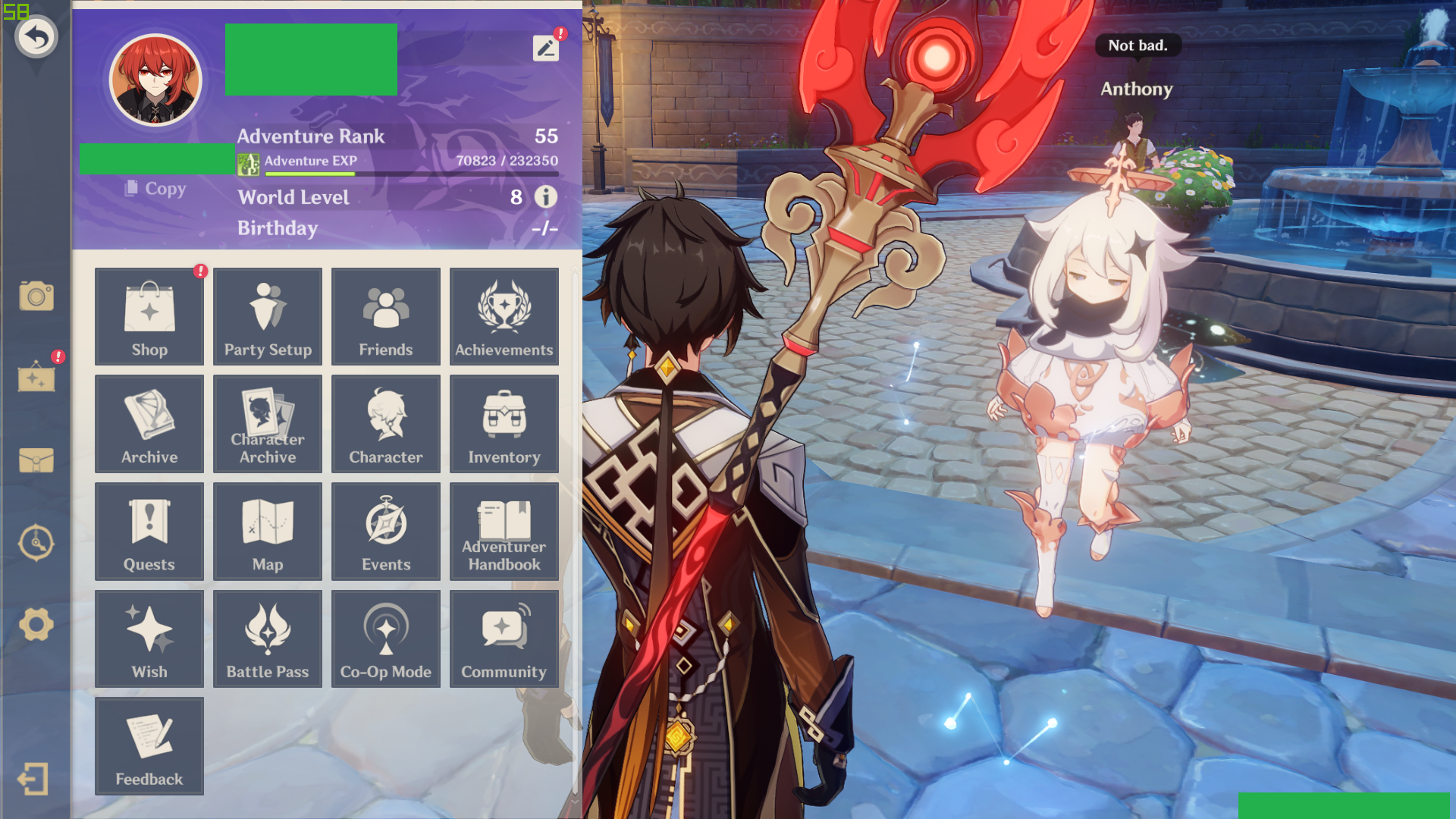Viewport: 1456px width, 819px height.
Task: Open Party Setup
Action: tap(267, 316)
